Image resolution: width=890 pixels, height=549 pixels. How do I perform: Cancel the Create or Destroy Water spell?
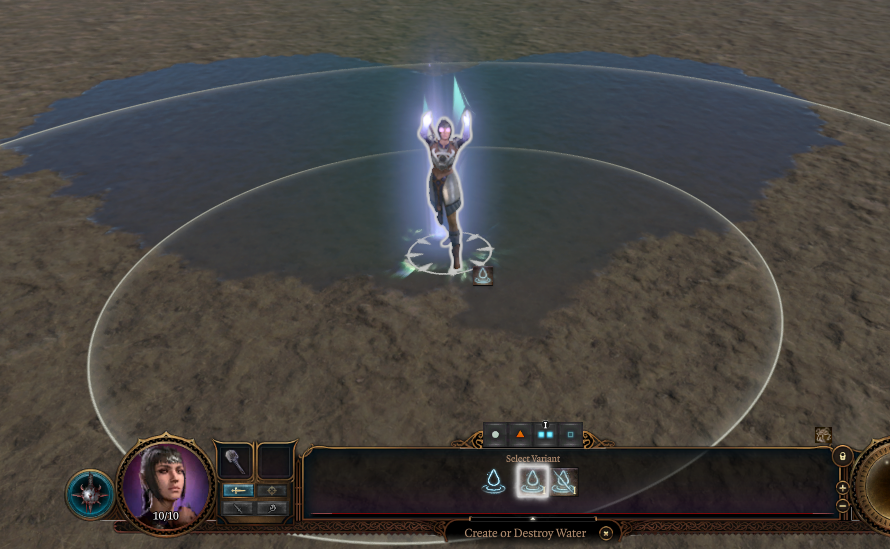[605, 534]
